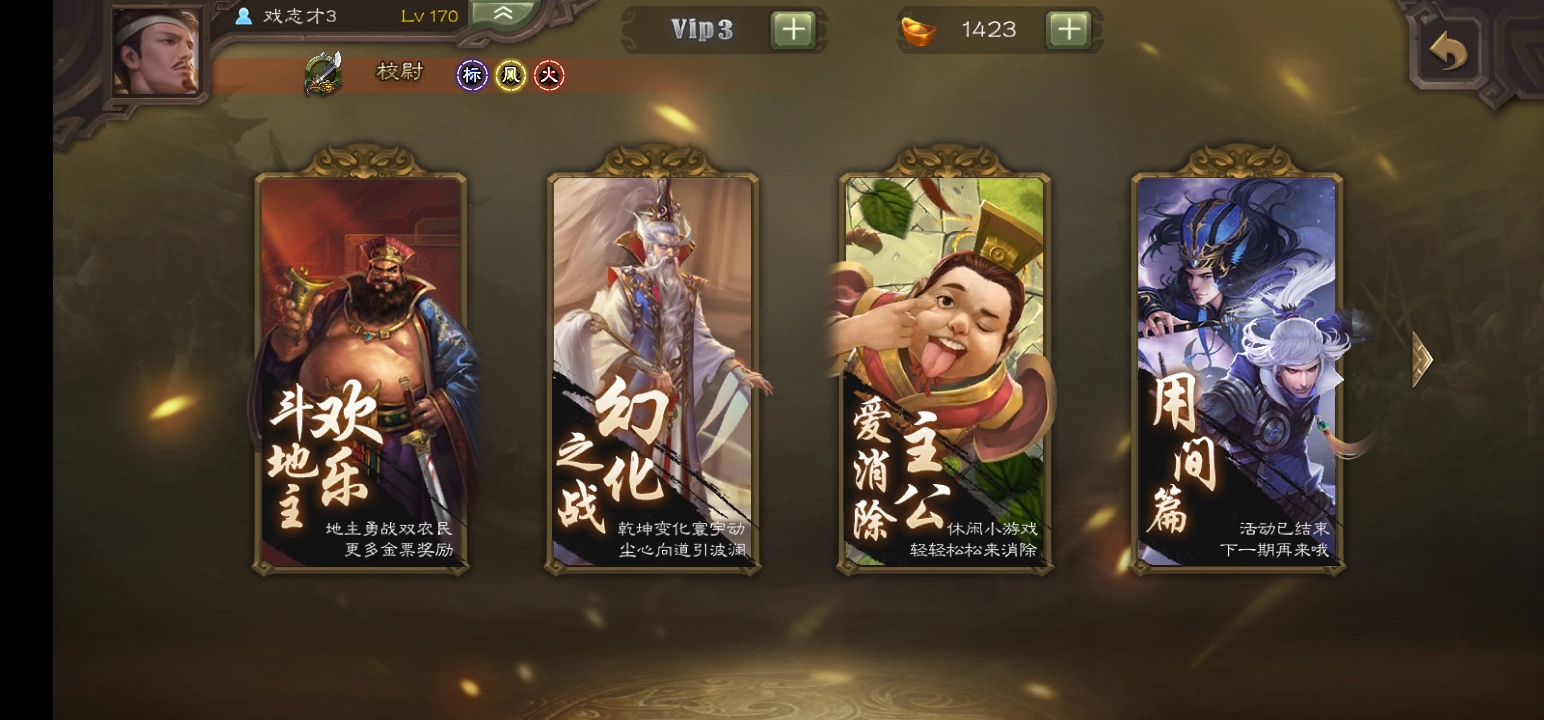Tap the red 火 badge icon

tap(549, 75)
